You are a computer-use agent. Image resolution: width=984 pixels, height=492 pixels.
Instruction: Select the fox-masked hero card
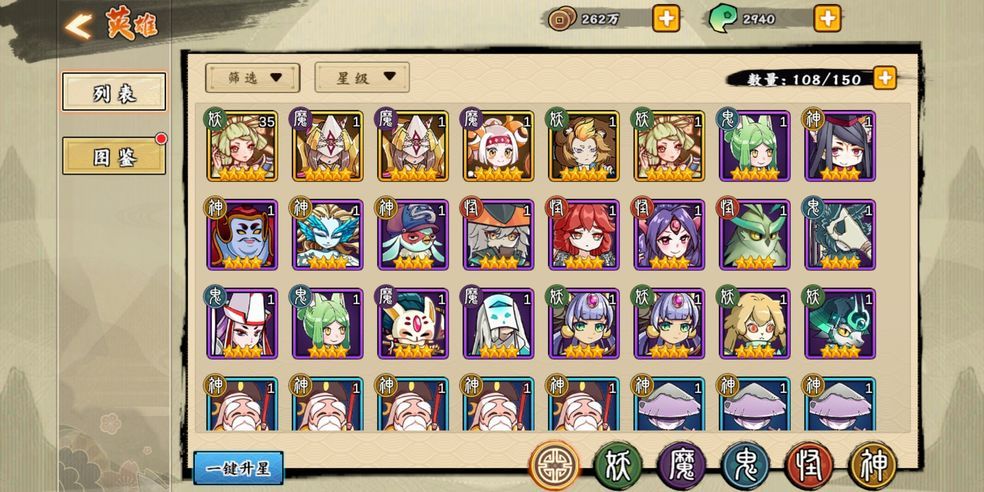413,324
